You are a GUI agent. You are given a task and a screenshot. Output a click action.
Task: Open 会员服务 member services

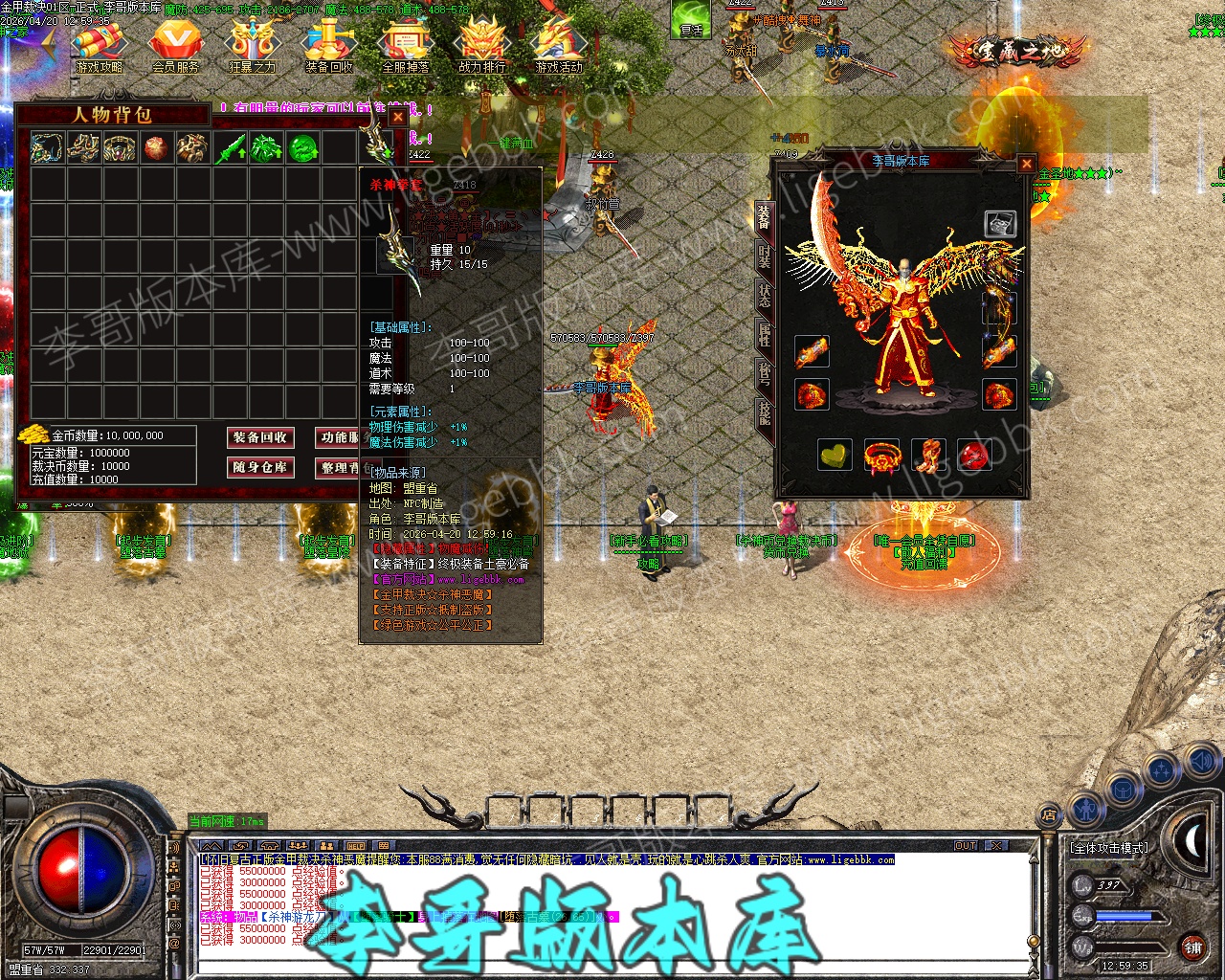(x=176, y=46)
